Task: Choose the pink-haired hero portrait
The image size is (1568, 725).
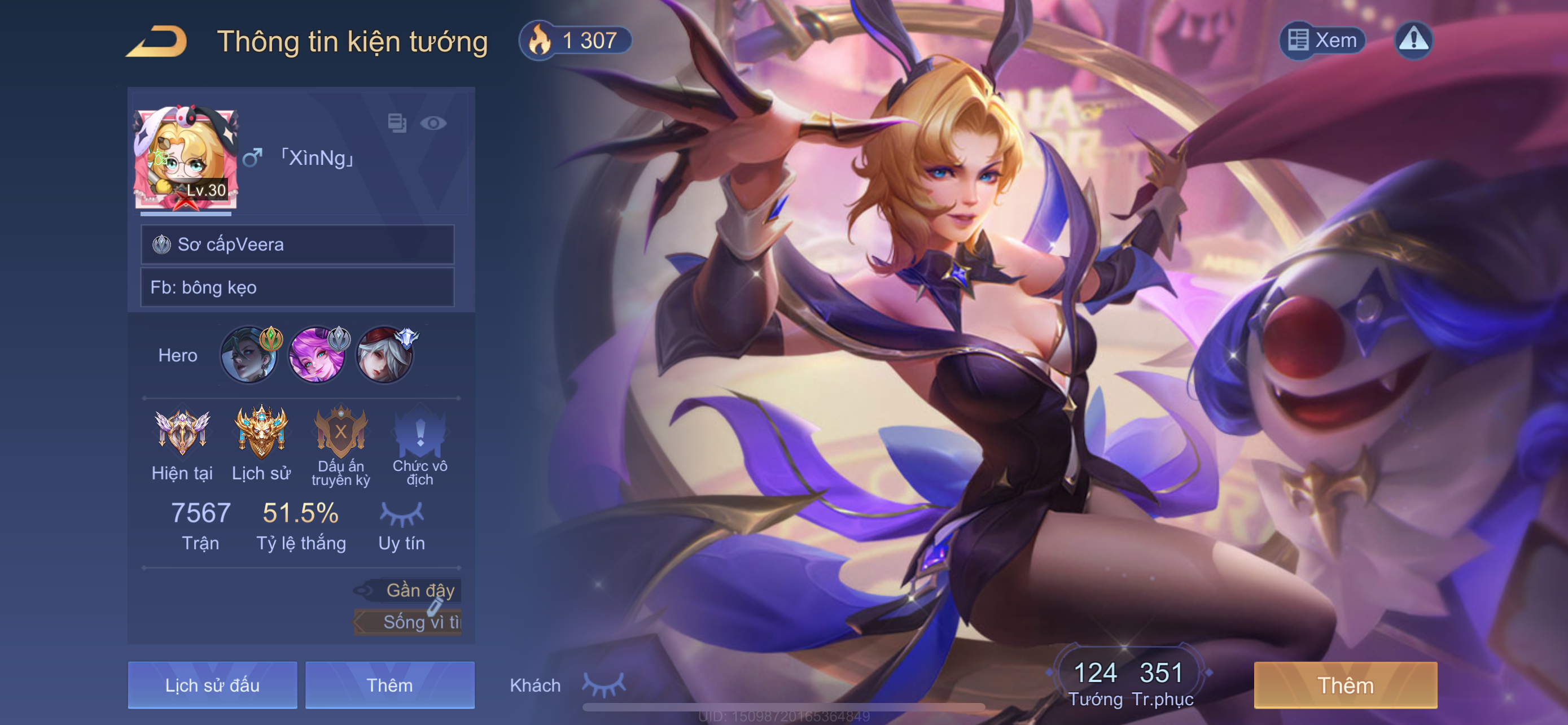Action: click(317, 355)
